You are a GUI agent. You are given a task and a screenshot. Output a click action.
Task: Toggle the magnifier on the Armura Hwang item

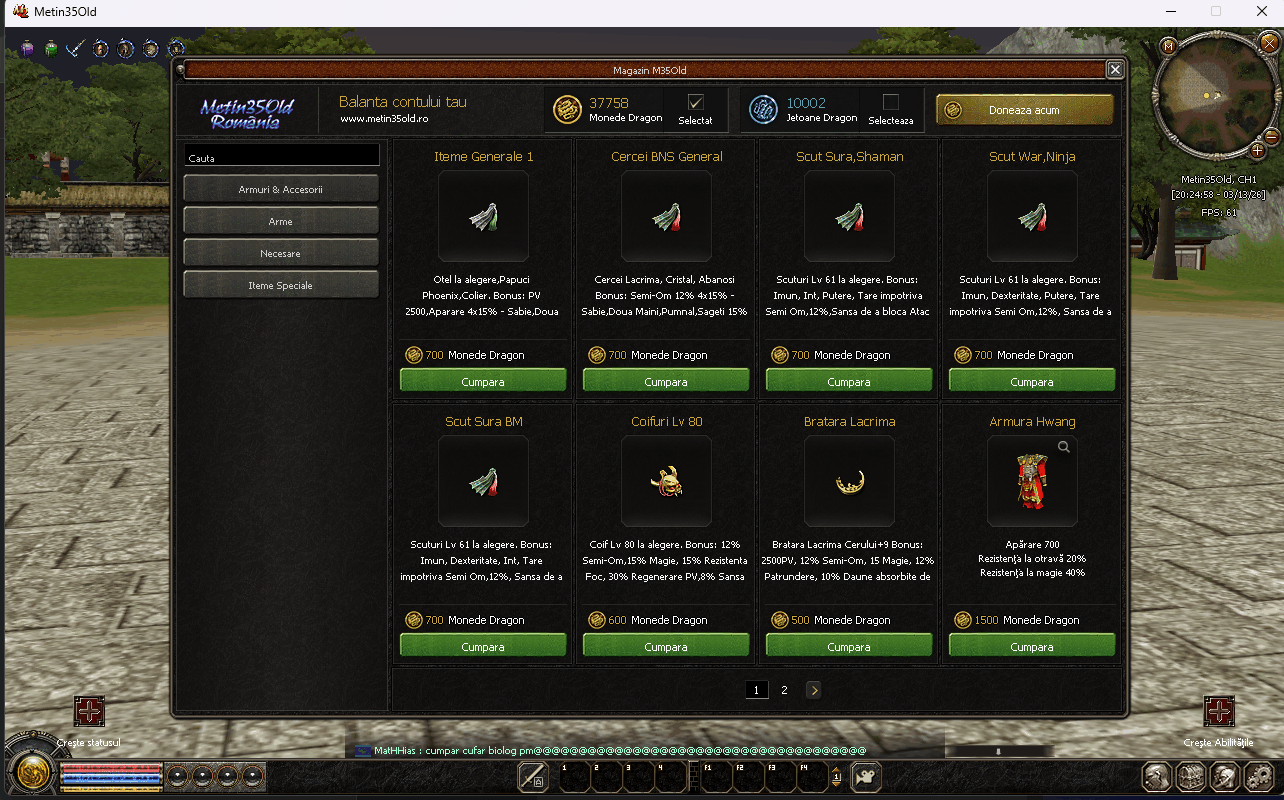[1063, 447]
